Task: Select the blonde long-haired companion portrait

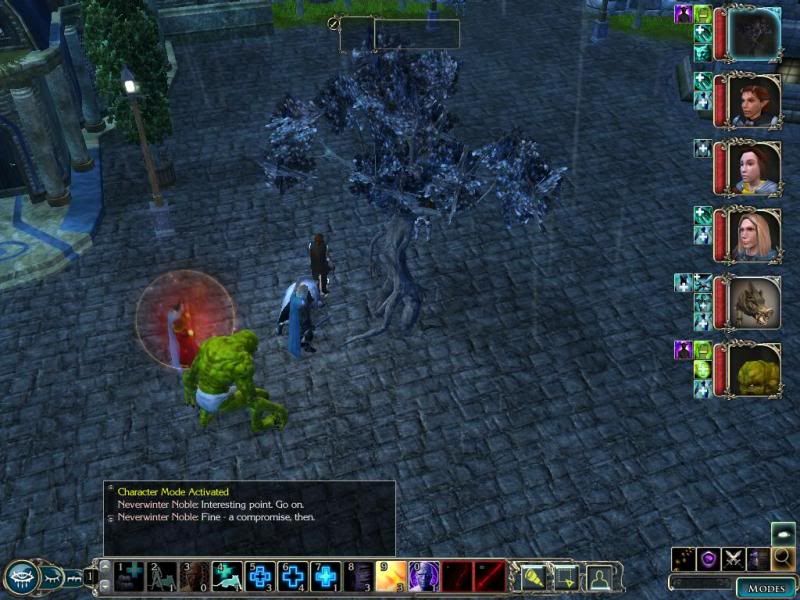Action: click(x=754, y=234)
